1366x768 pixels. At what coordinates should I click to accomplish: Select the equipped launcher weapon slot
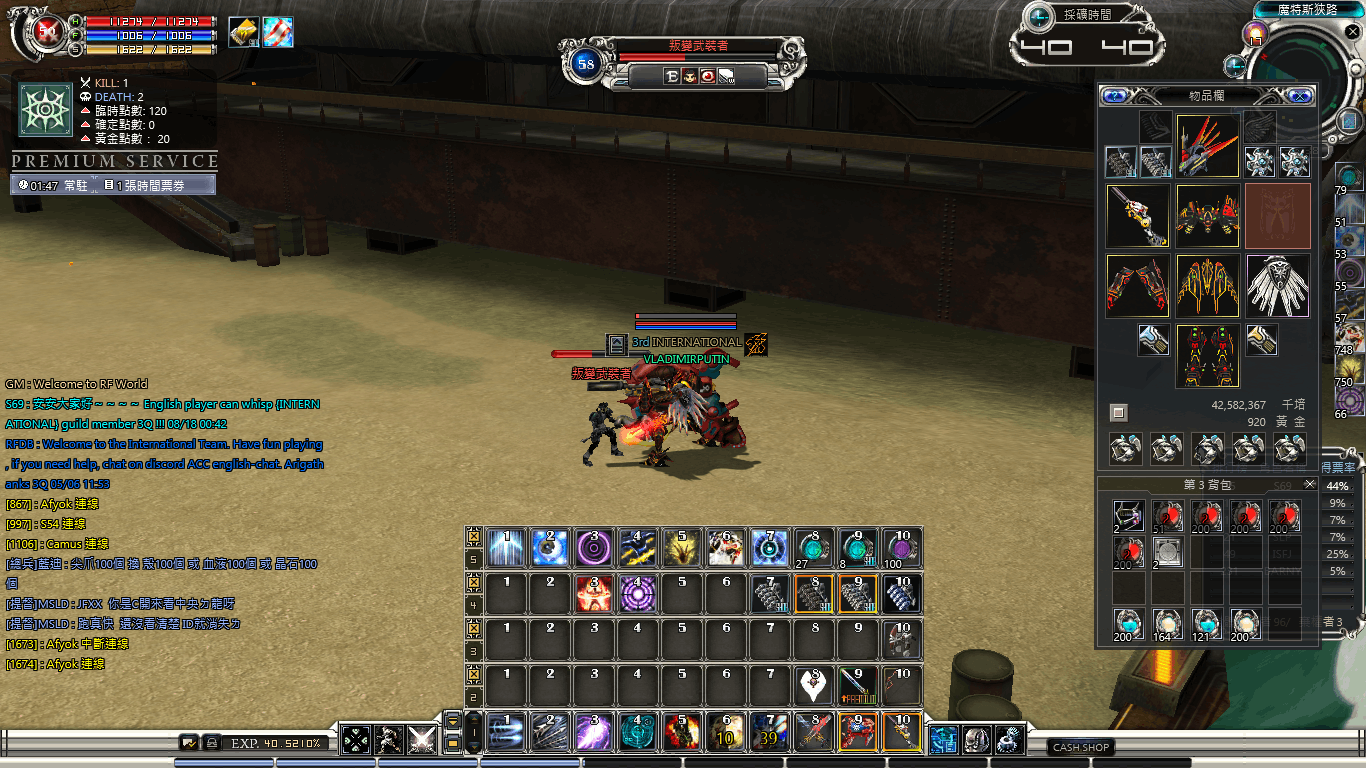click(1138, 215)
